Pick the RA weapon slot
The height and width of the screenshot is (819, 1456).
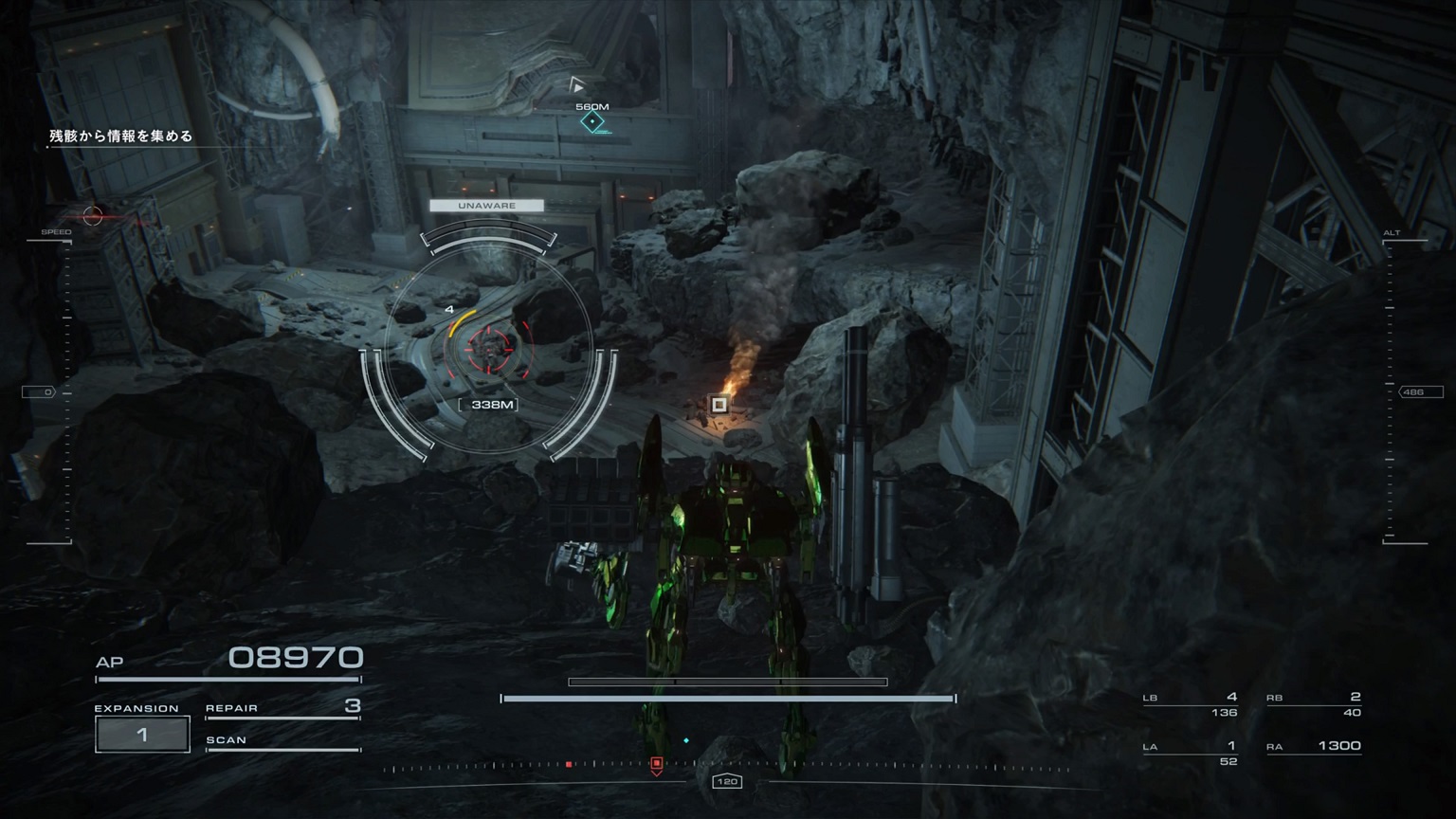coord(1314,747)
